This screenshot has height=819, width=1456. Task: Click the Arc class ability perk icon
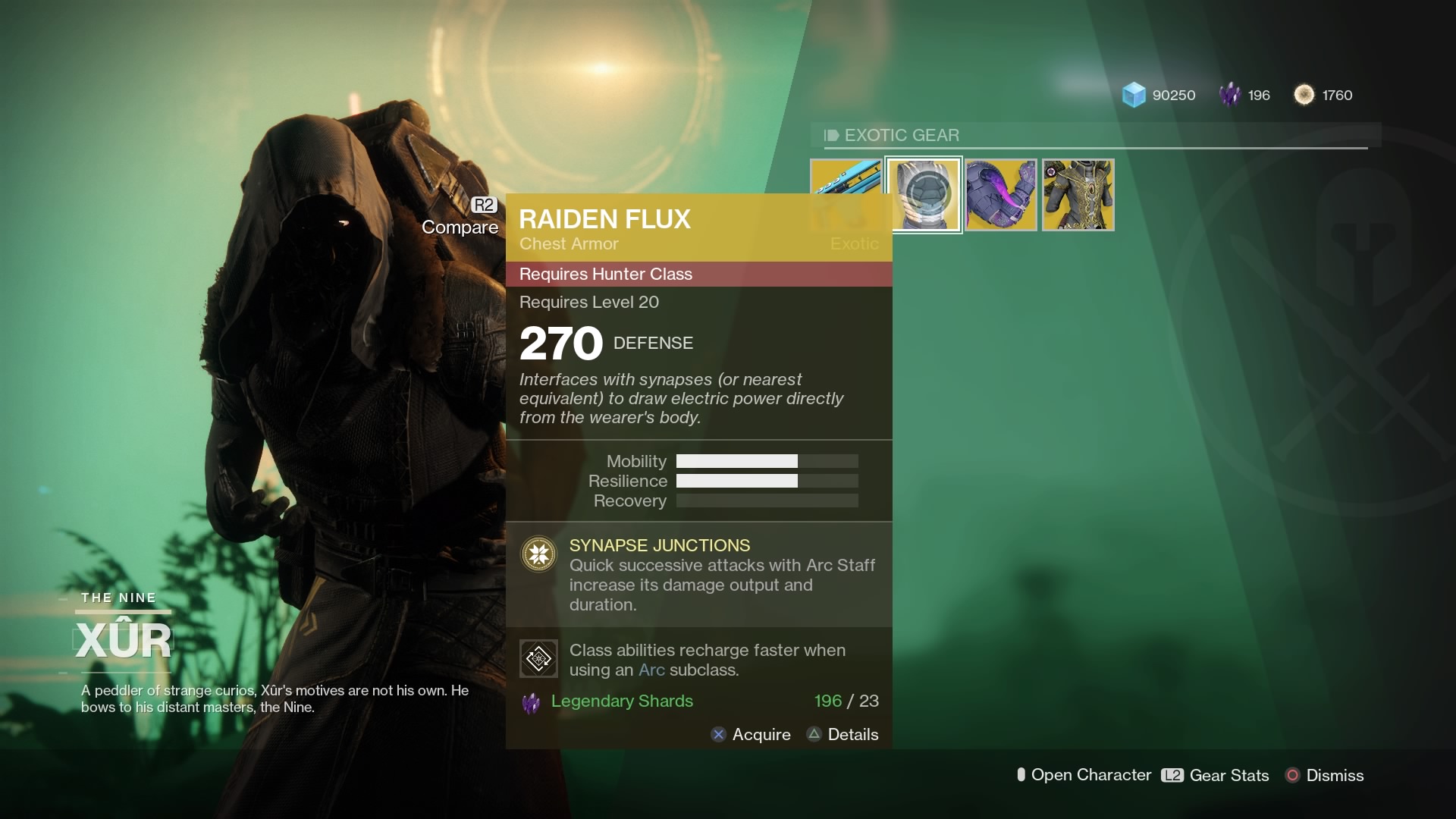point(539,658)
